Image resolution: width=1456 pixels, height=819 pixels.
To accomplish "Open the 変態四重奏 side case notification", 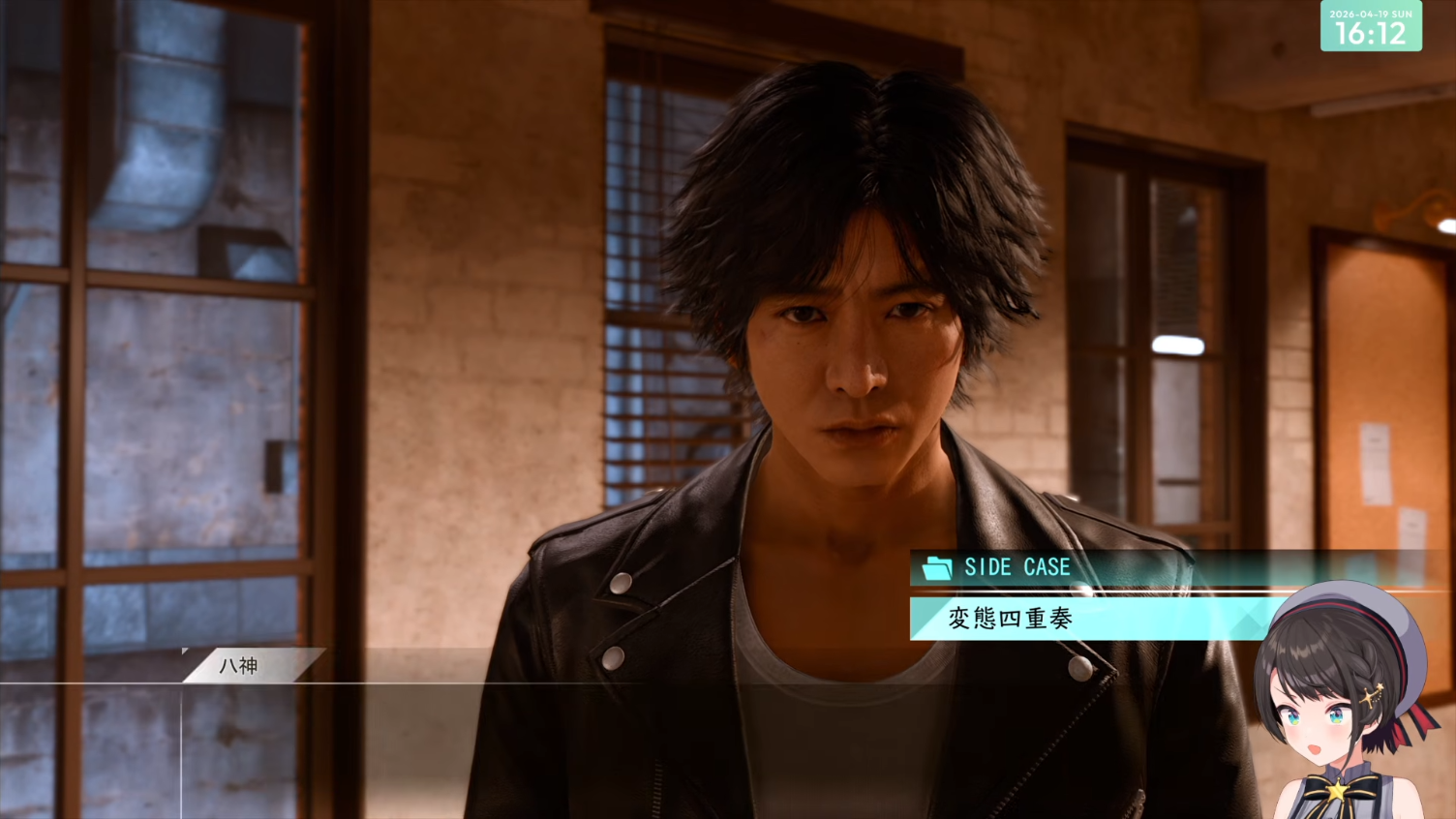I will pos(1012,619).
